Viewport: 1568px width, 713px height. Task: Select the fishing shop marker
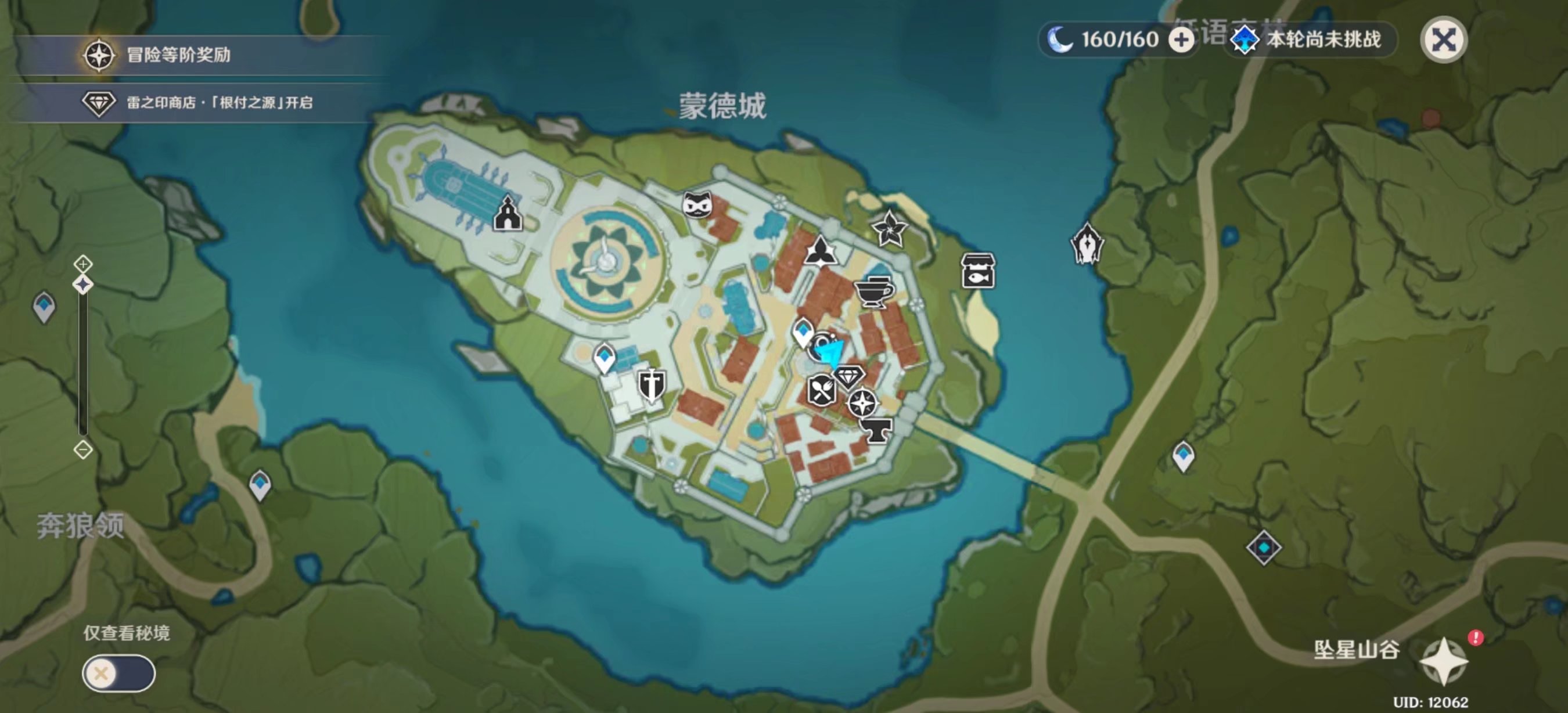pyautogui.click(x=978, y=270)
